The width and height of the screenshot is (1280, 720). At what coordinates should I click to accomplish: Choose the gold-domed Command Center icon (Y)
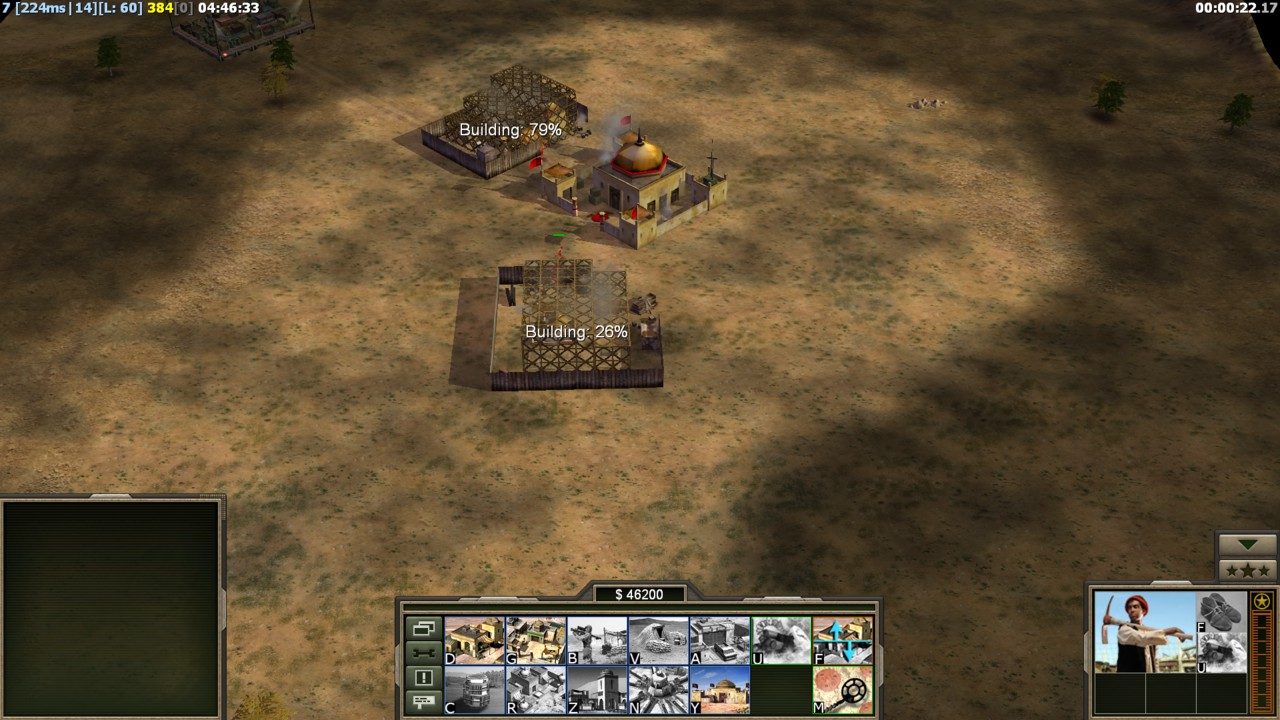pyautogui.click(x=720, y=690)
